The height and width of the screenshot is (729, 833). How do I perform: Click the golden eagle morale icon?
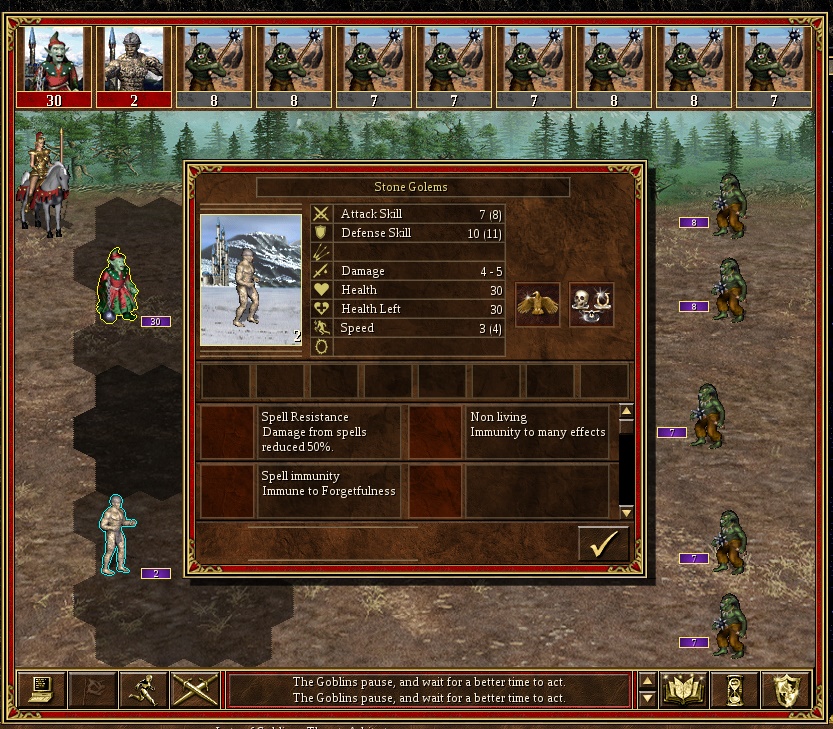coord(537,305)
